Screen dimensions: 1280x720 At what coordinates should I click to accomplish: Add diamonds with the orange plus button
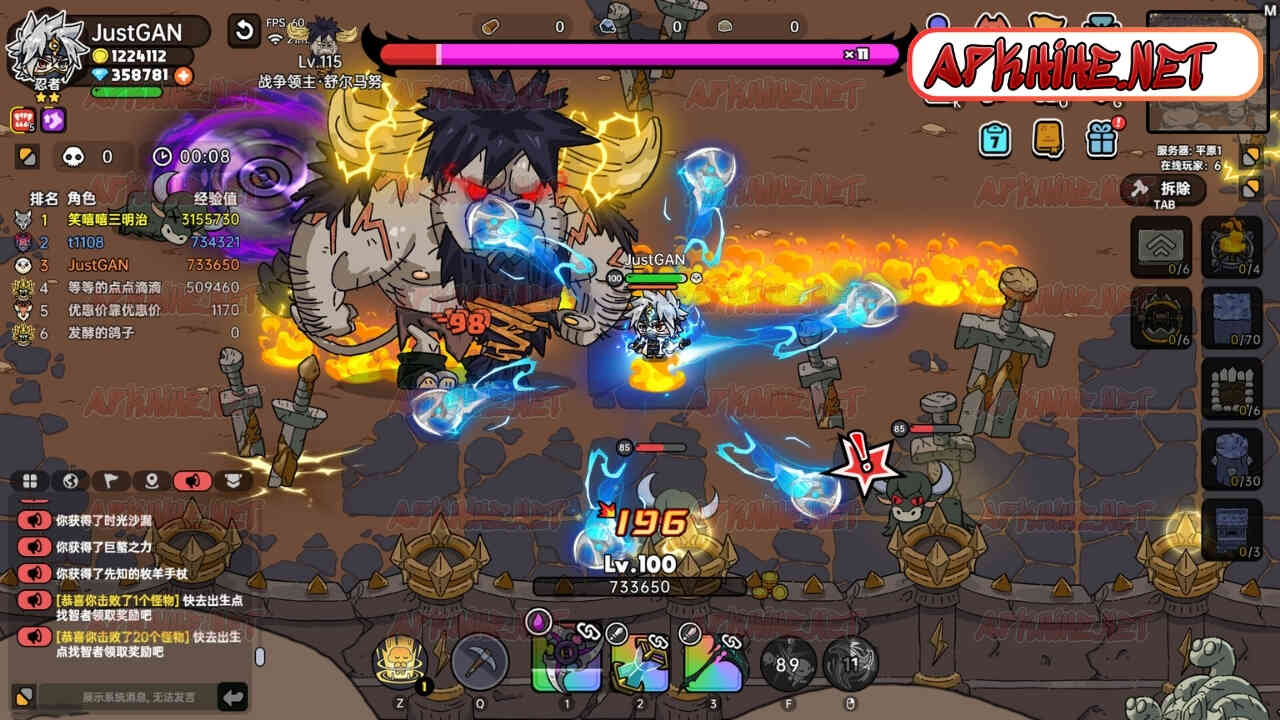point(183,75)
